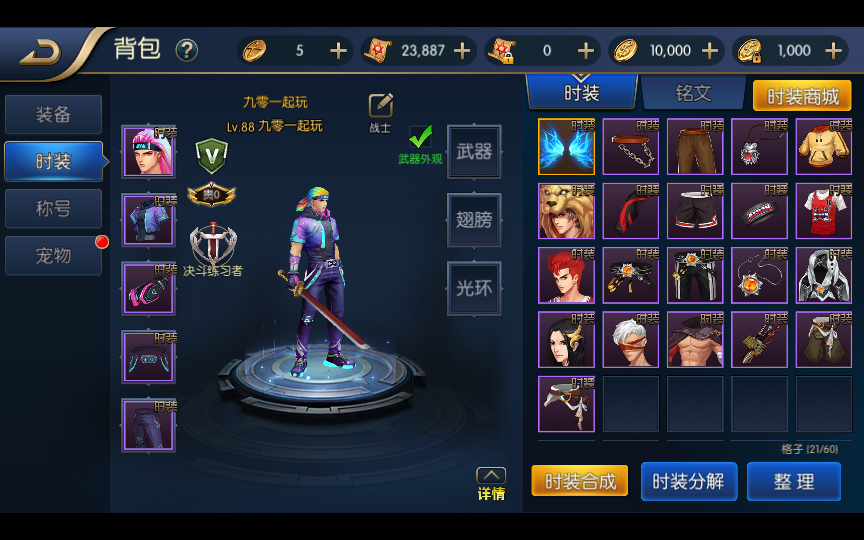Select the 翅膀 wings slot
The image size is (864, 540).
[x=474, y=220]
